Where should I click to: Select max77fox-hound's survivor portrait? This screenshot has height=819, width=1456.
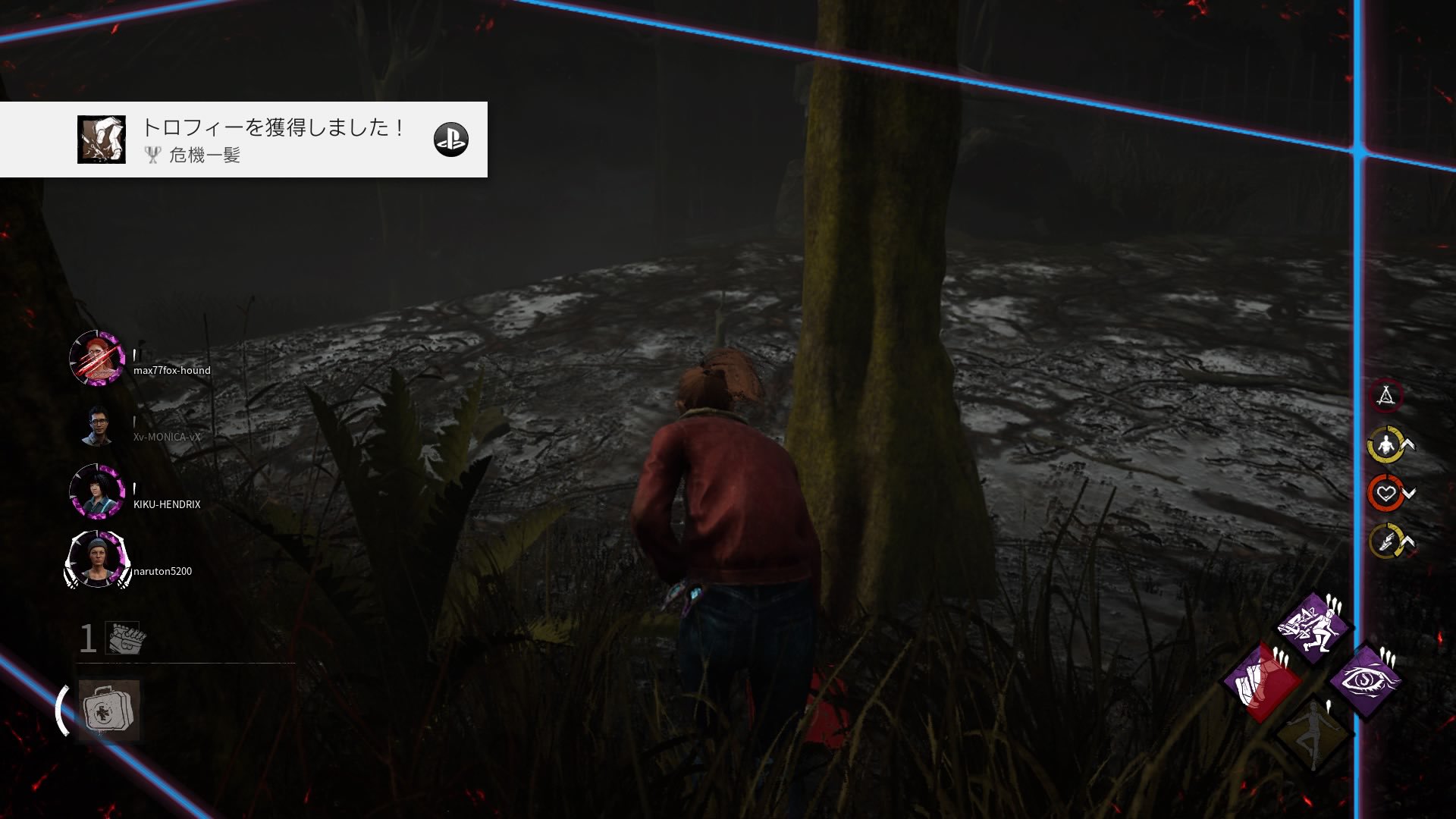pyautogui.click(x=99, y=359)
